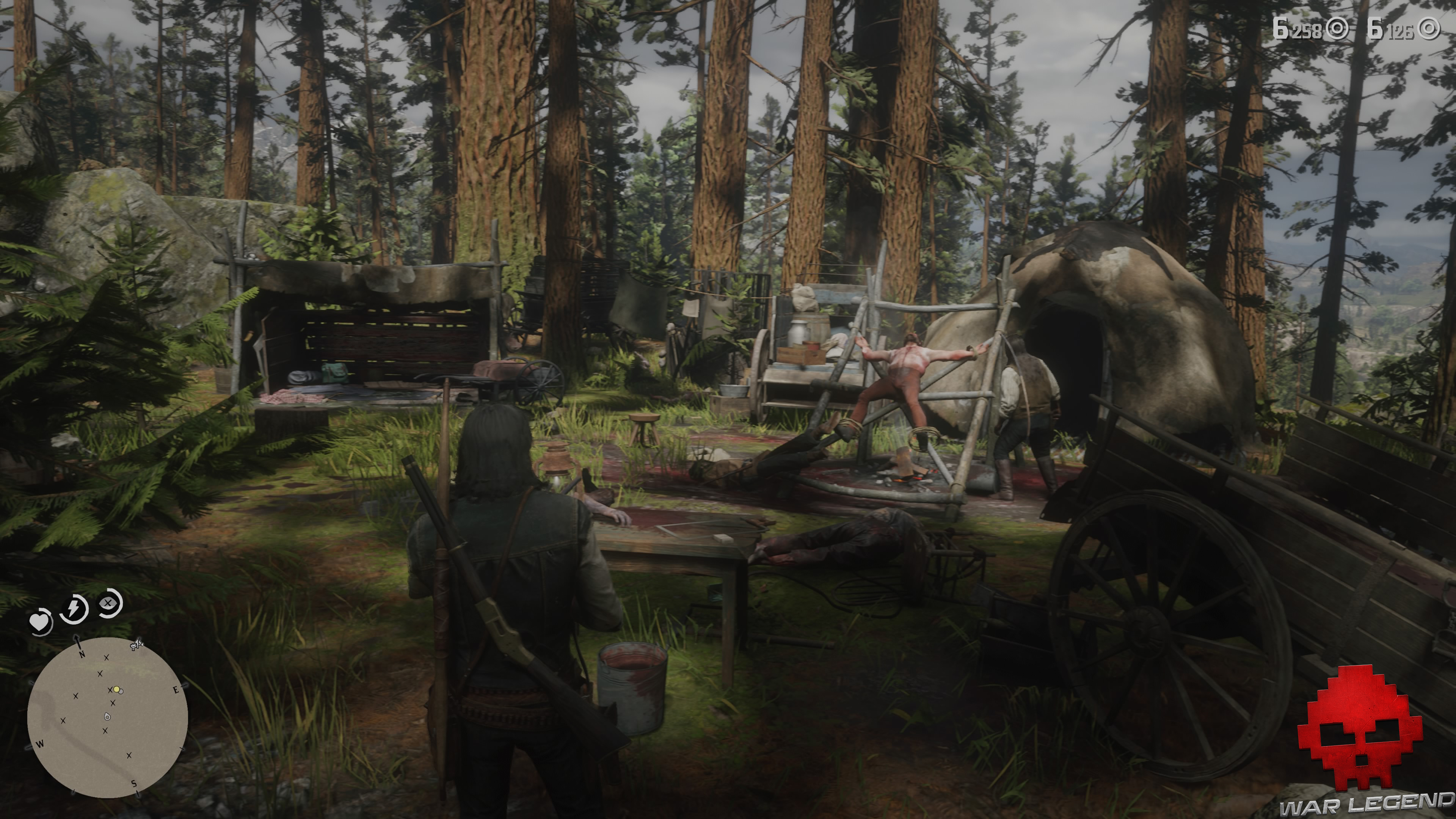Image resolution: width=1456 pixels, height=819 pixels.
Task: Select the yellow mission blip on the minimap
Action: [x=117, y=690]
